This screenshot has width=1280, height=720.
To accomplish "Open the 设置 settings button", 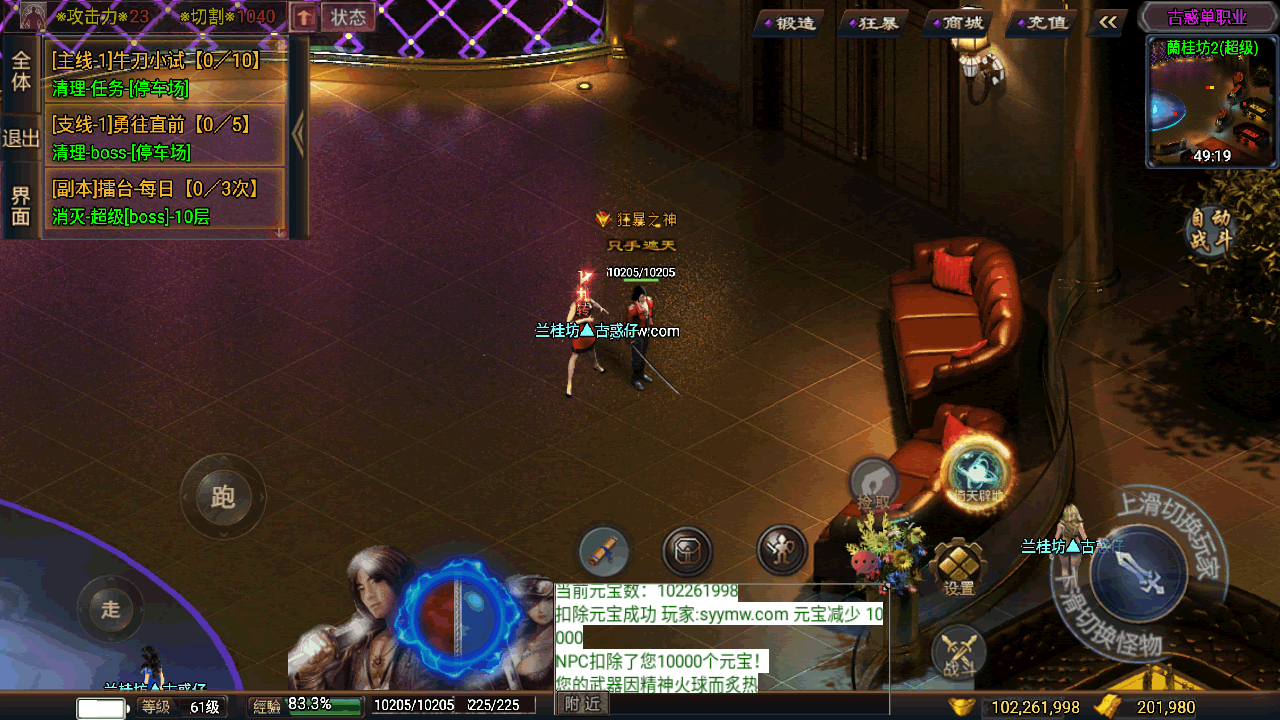I will (x=959, y=568).
